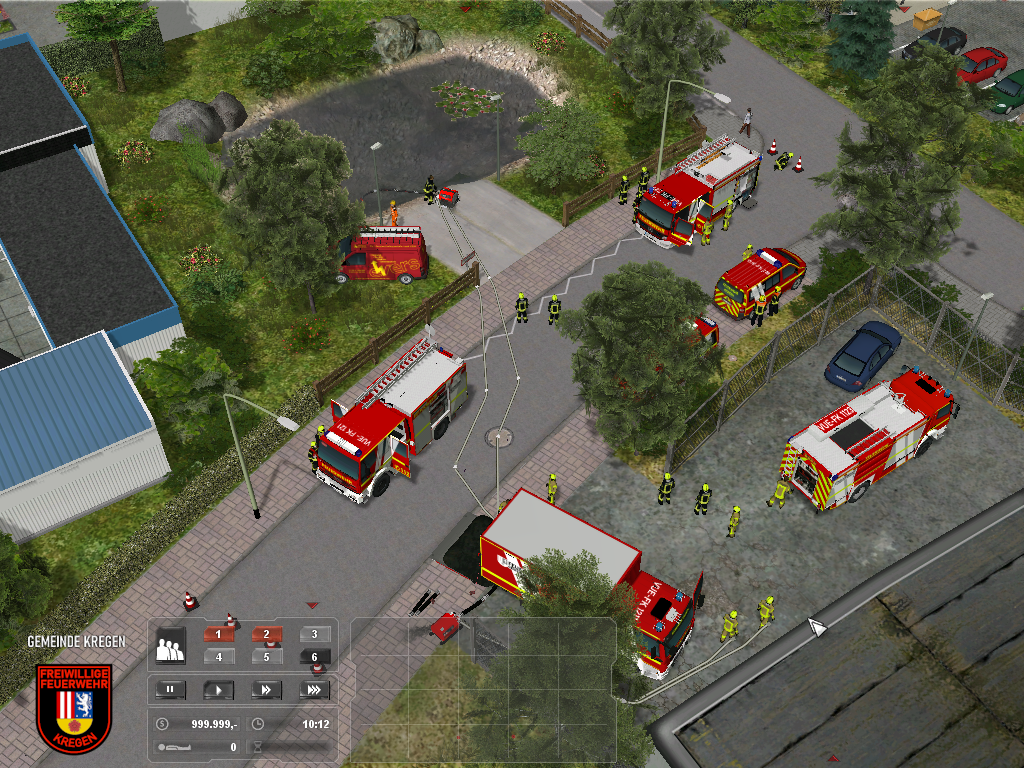
Task: Select squad group 5
Action: 267,657
